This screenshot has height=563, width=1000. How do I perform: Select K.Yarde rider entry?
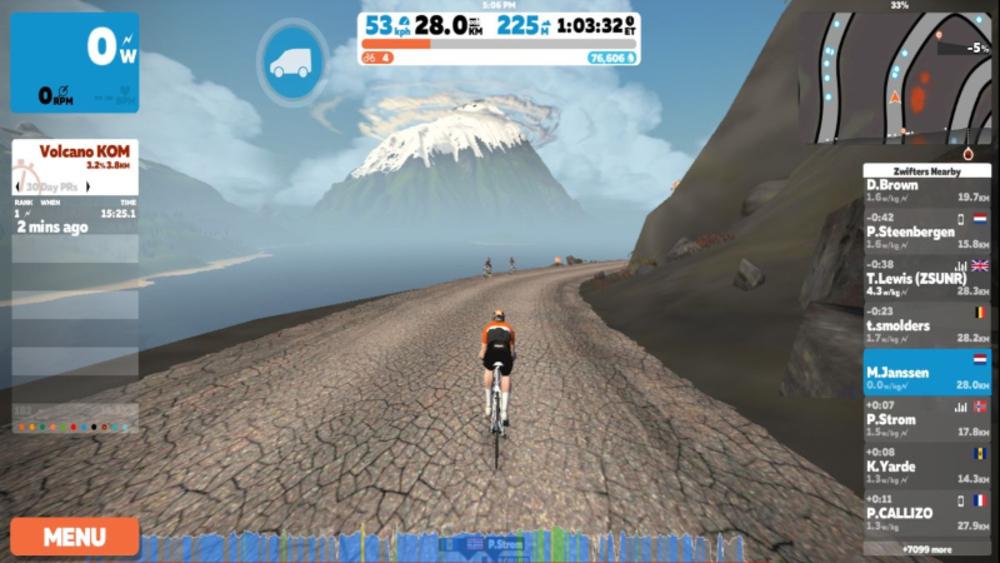pyautogui.click(x=926, y=466)
